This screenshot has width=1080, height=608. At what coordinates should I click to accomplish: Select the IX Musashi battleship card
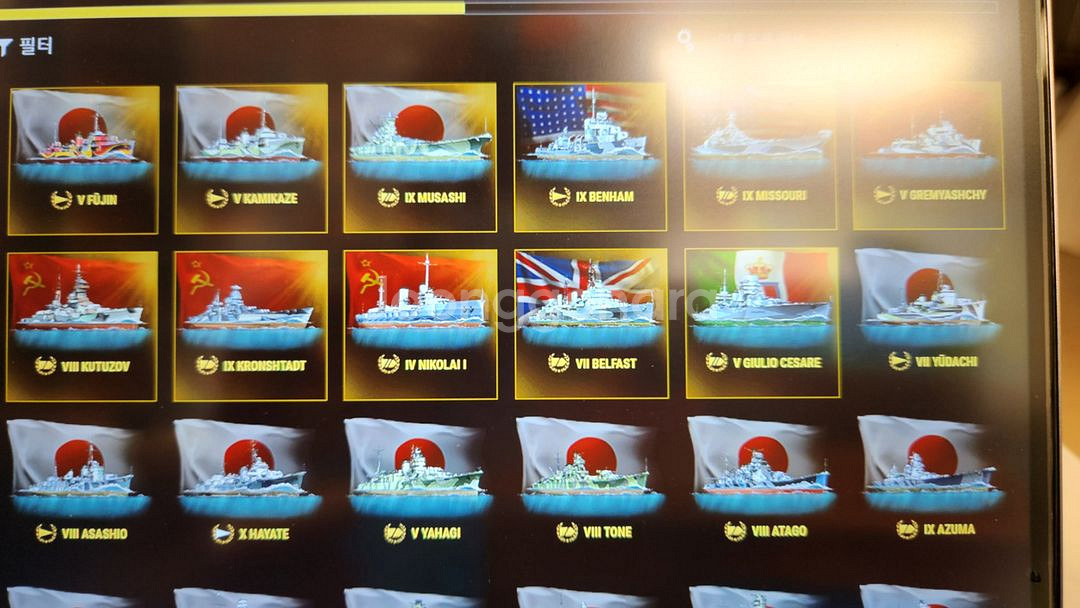tap(420, 156)
